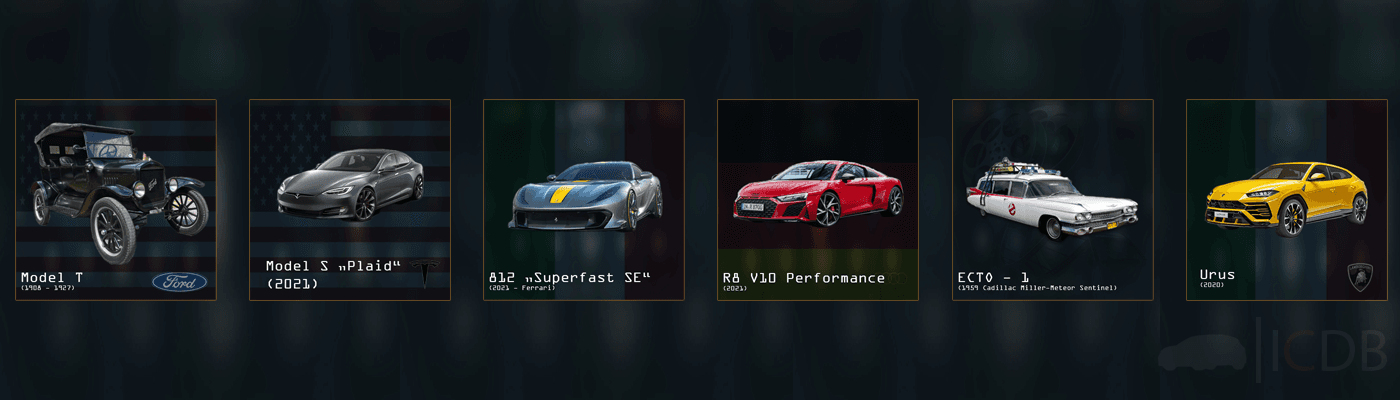Open the Ferrari 812 Superfast SE card
This screenshot has width=1400, height=400.
coord(584,200)
